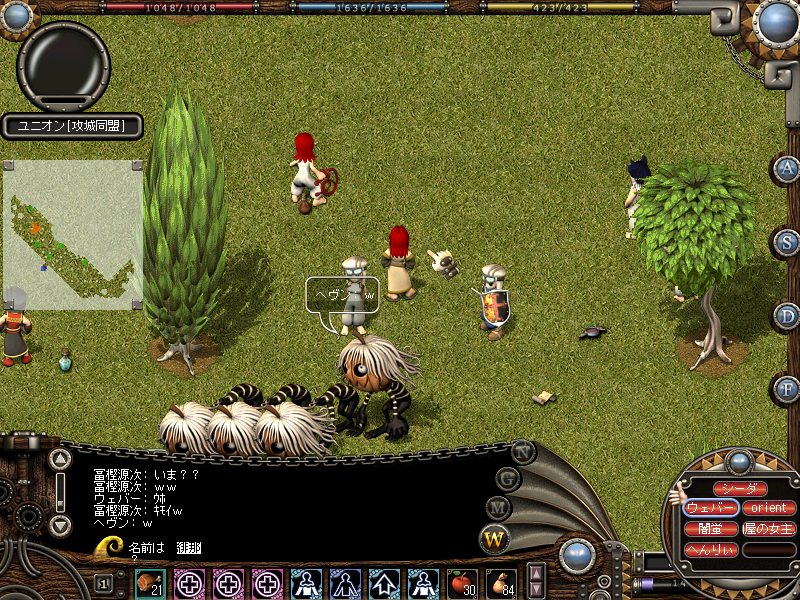Click the minimap overlay
This screenshot has width=800, height=600.
coord(73,235)
